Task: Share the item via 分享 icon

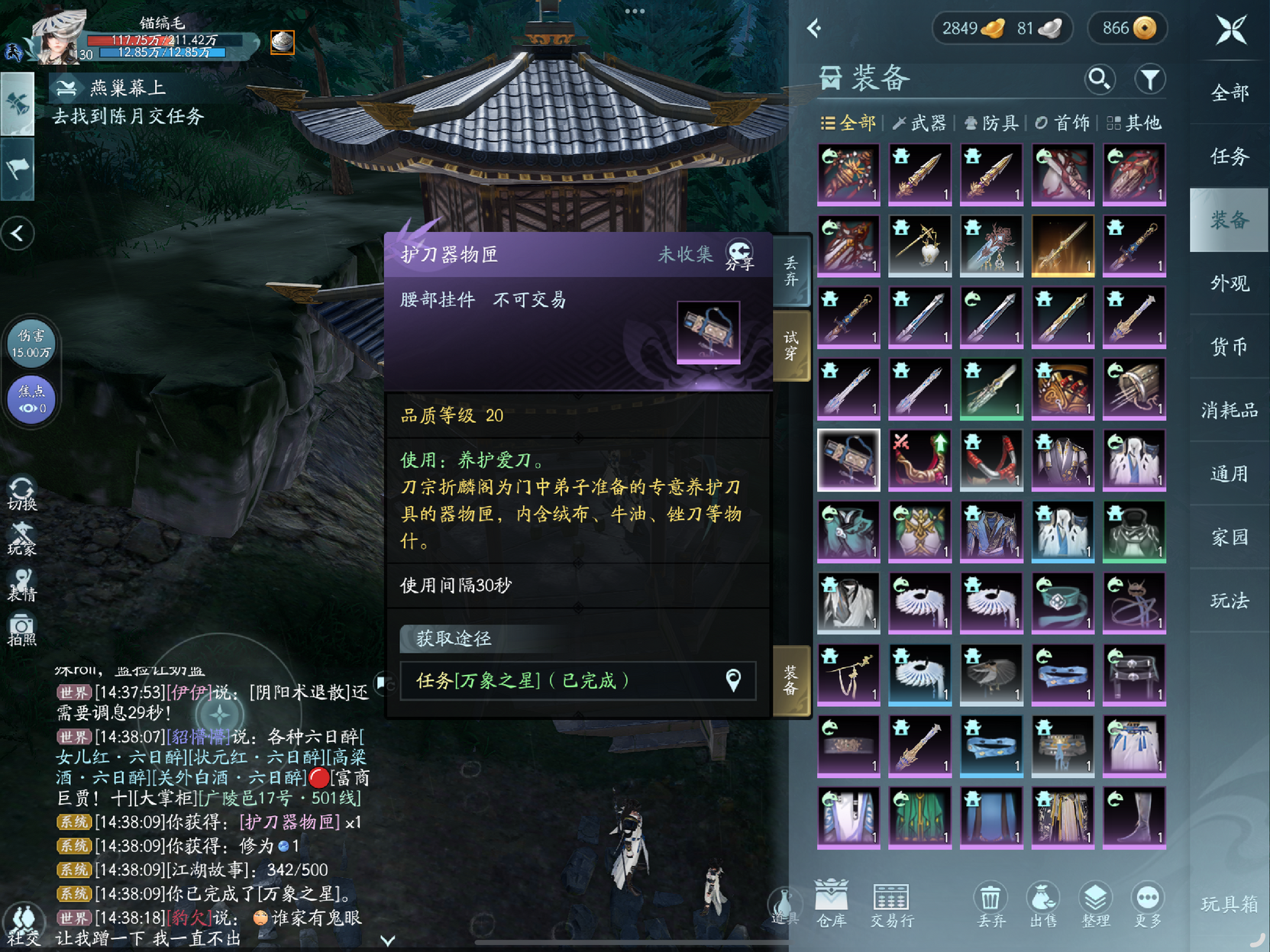Action: tap(739, 255)
